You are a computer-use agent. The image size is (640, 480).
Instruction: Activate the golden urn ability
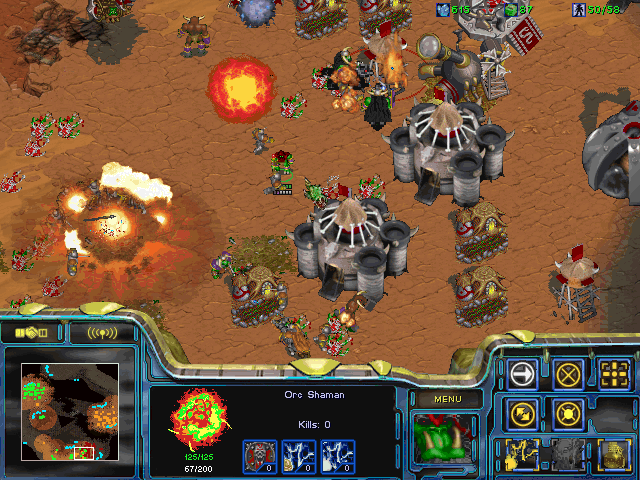click(614, 453)
